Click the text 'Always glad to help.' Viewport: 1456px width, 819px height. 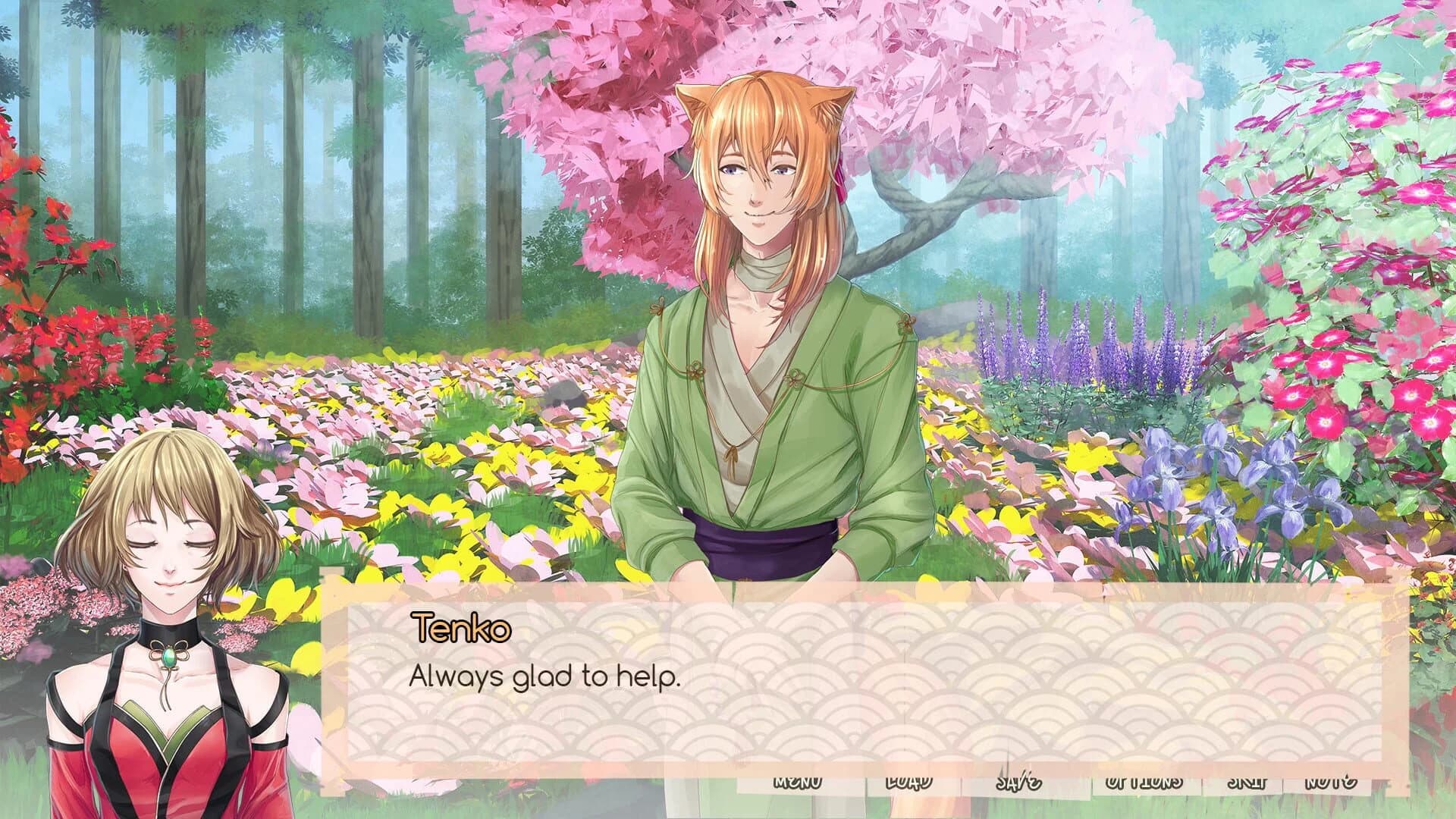[544, 677]
